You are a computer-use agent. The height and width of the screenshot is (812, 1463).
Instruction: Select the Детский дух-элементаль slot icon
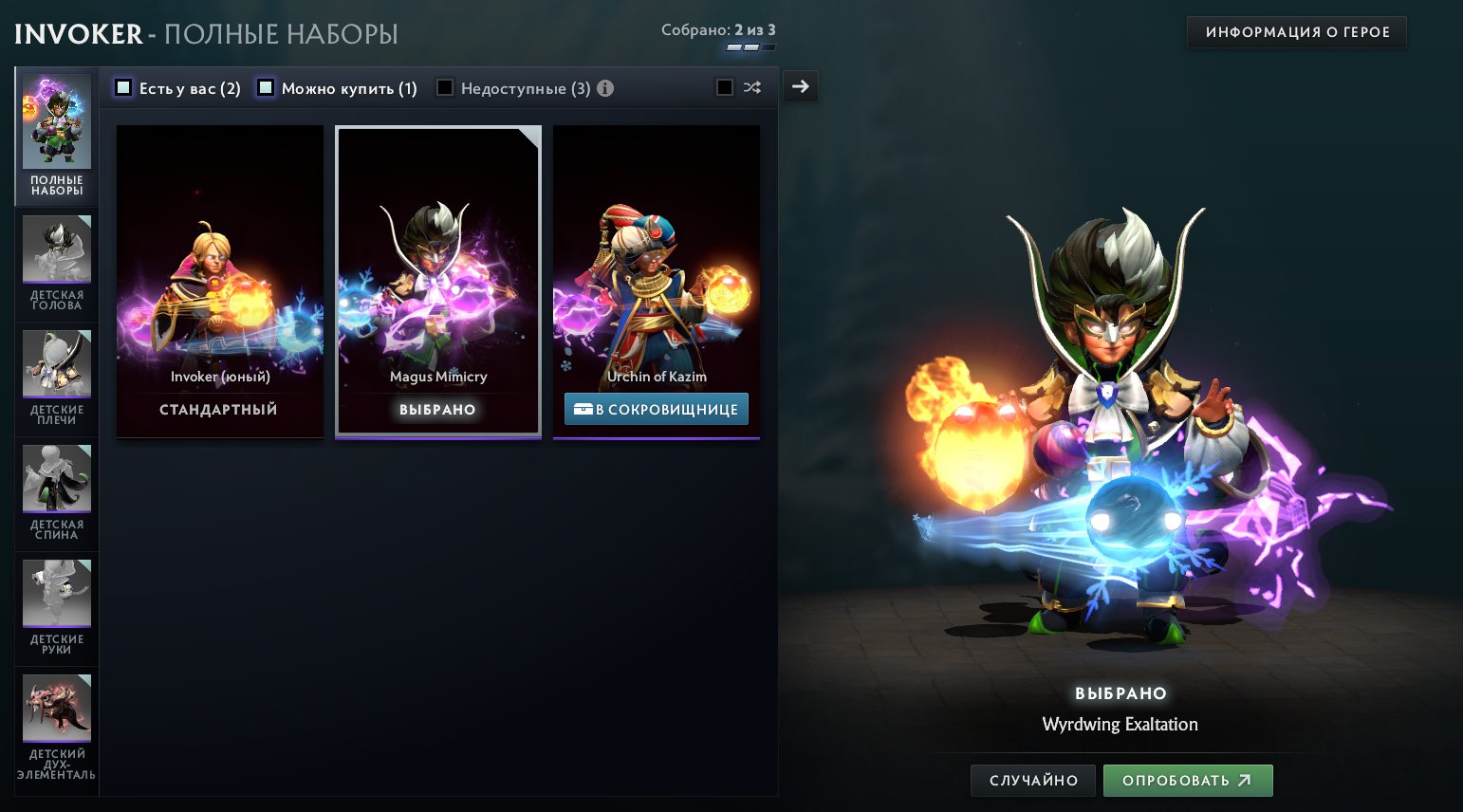(56, 708)
